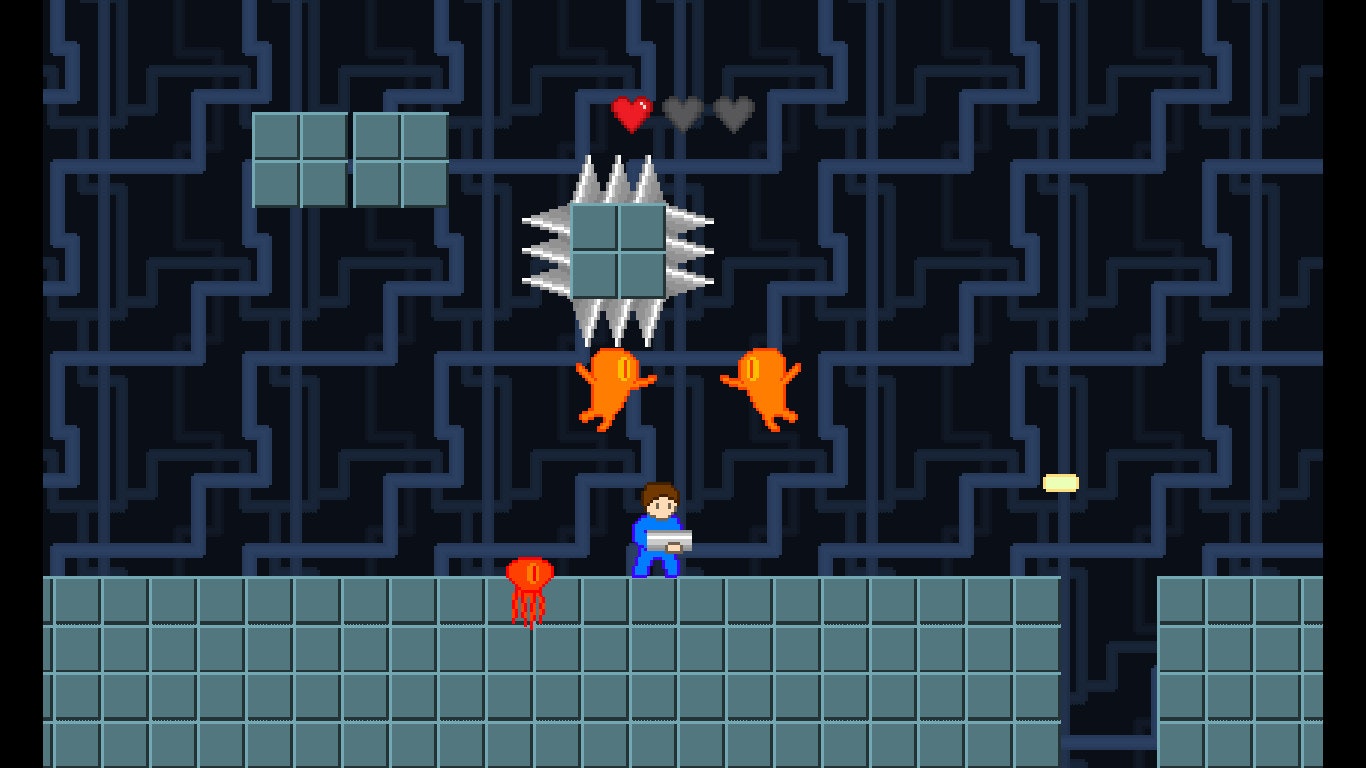Click the jellyfish's single red eye

[x=533, y=571]
